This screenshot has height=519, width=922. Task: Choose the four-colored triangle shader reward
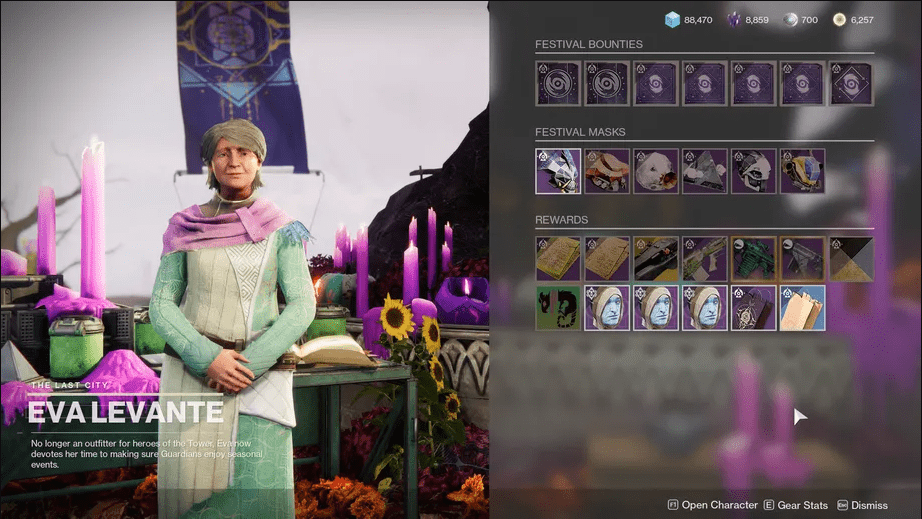(x=851, y=259)
